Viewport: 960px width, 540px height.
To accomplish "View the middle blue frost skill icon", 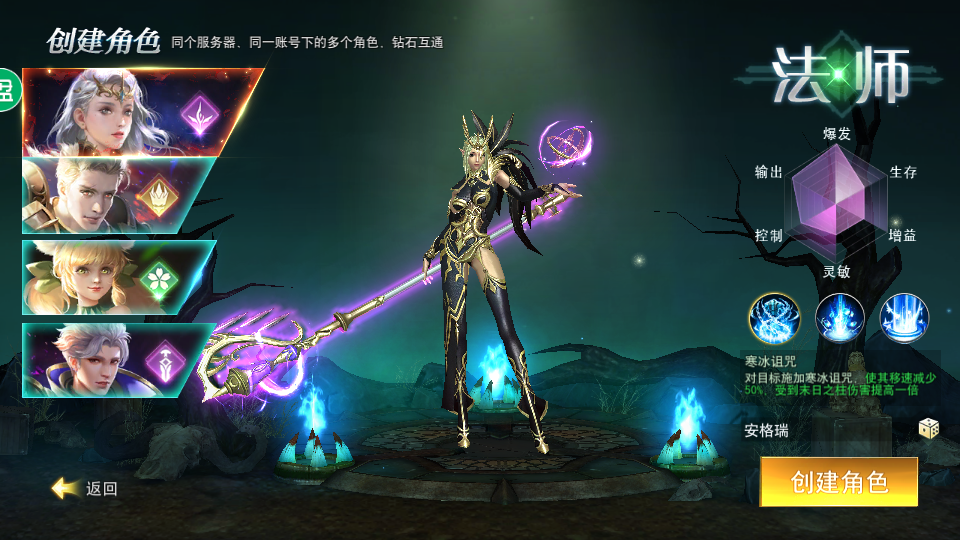I will tap(840, 318).
